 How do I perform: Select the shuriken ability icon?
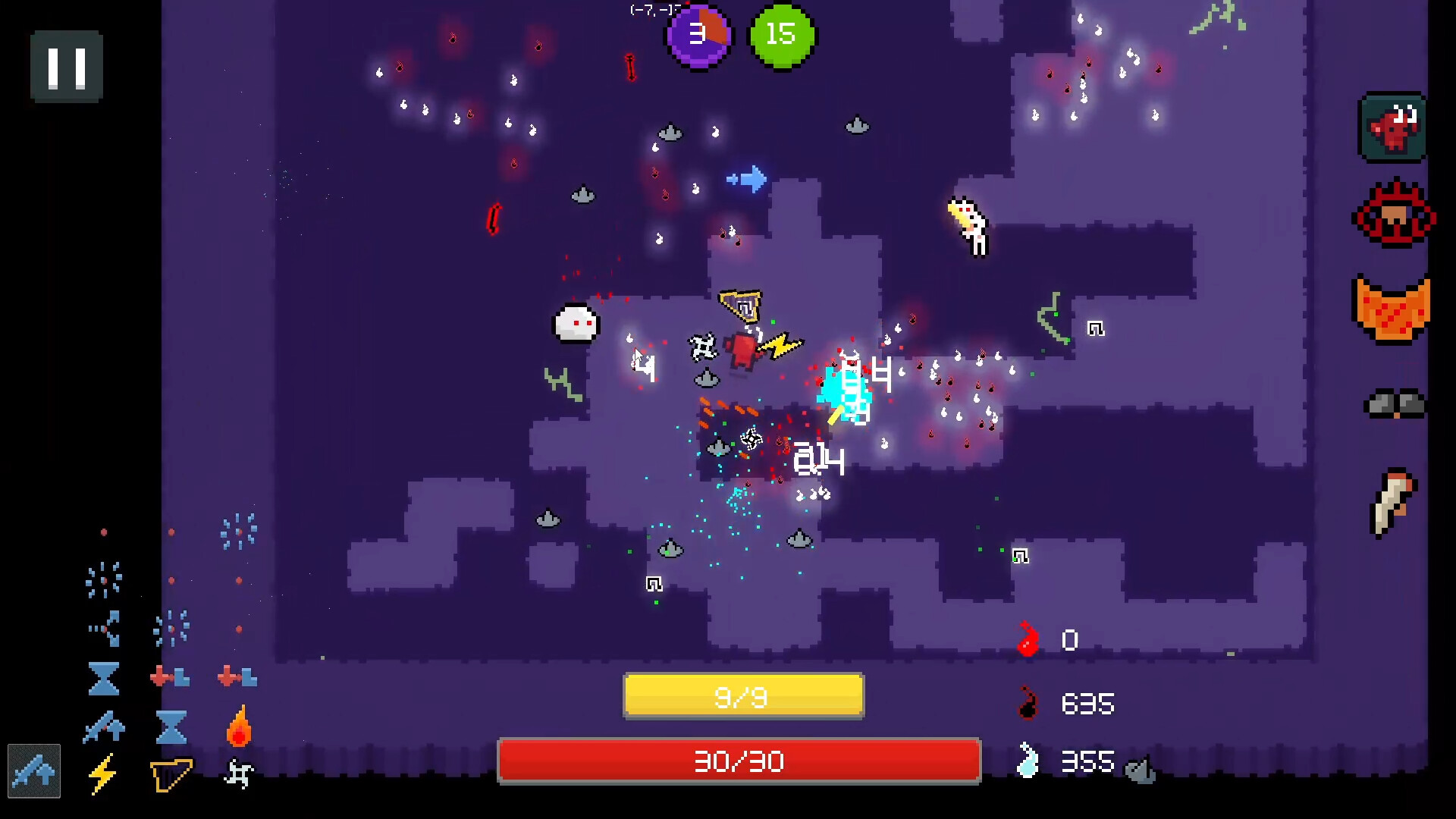(240, 774)
